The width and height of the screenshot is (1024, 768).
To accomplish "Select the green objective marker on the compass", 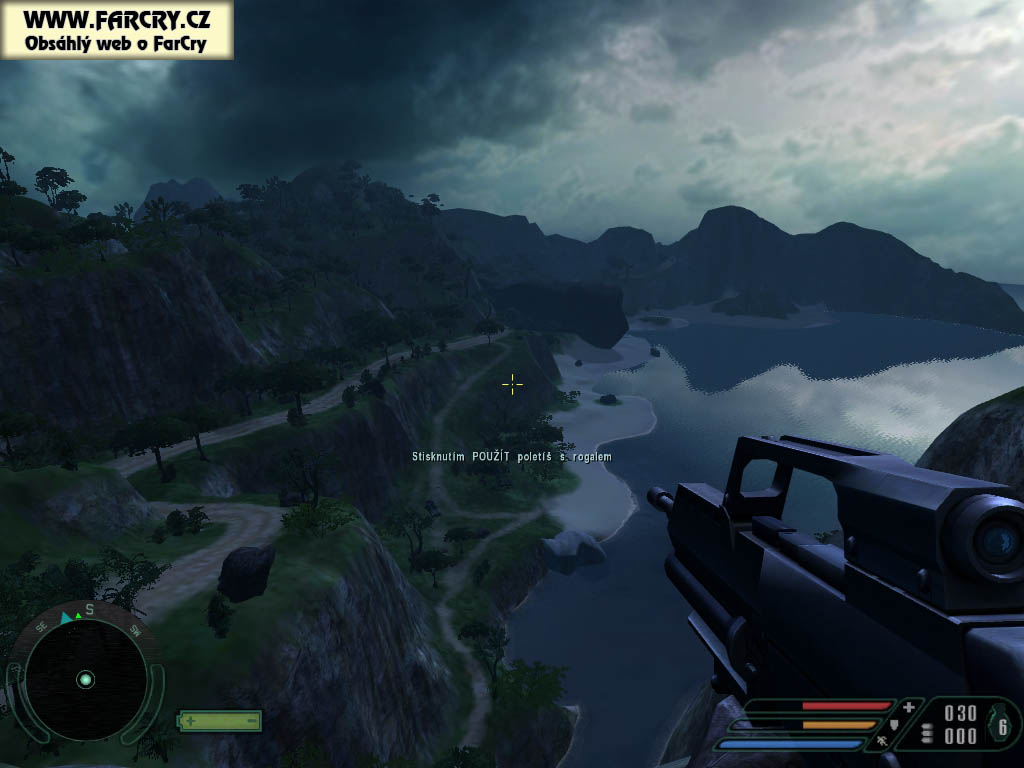I will [x=77, y=615].
